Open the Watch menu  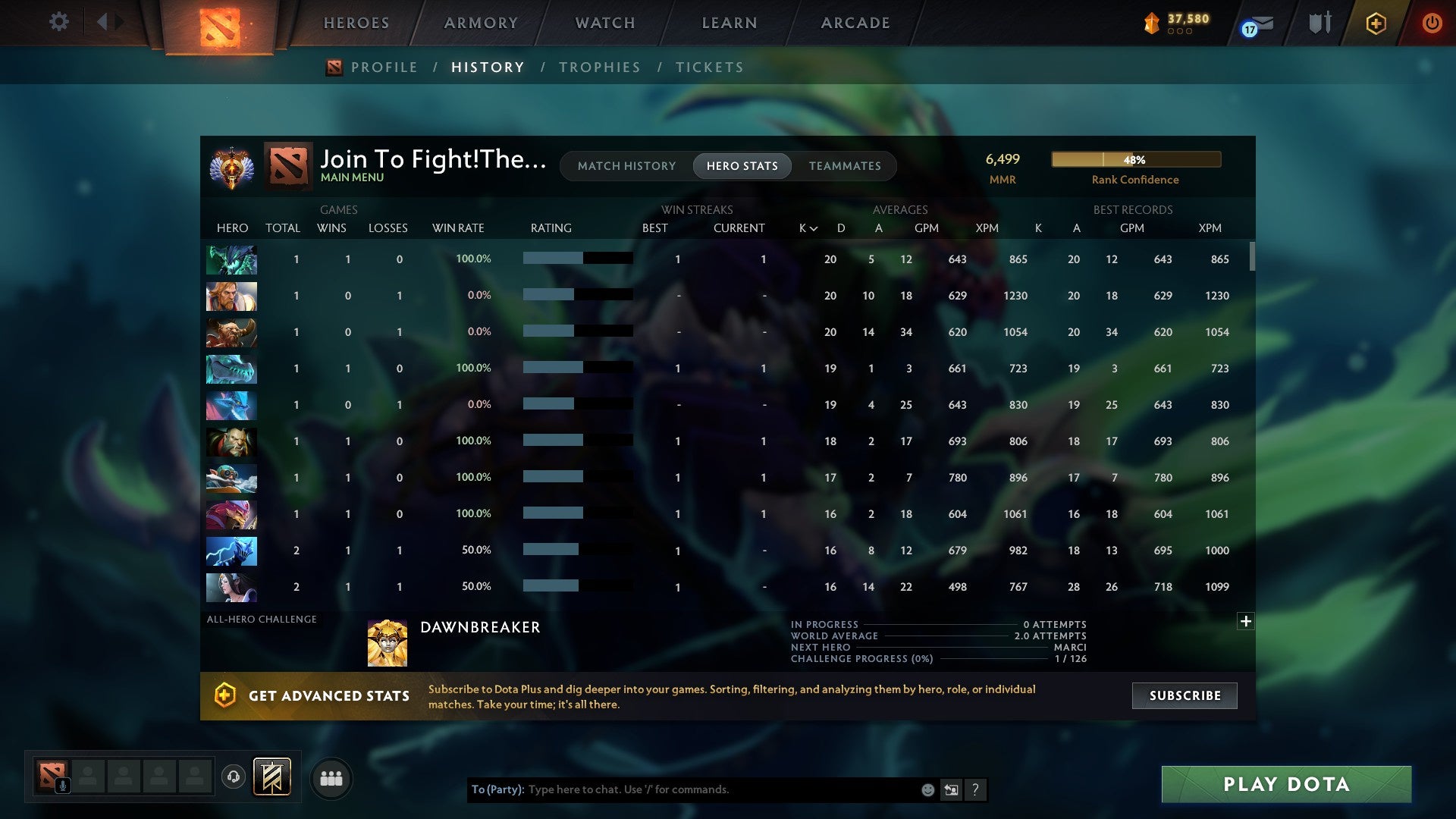coord(604,23)
